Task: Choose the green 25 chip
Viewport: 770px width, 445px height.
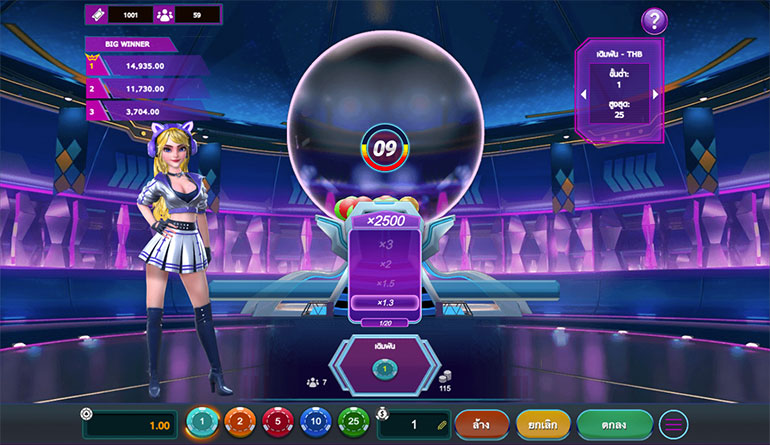Action: pyautogui.click(x=353, y=423)
